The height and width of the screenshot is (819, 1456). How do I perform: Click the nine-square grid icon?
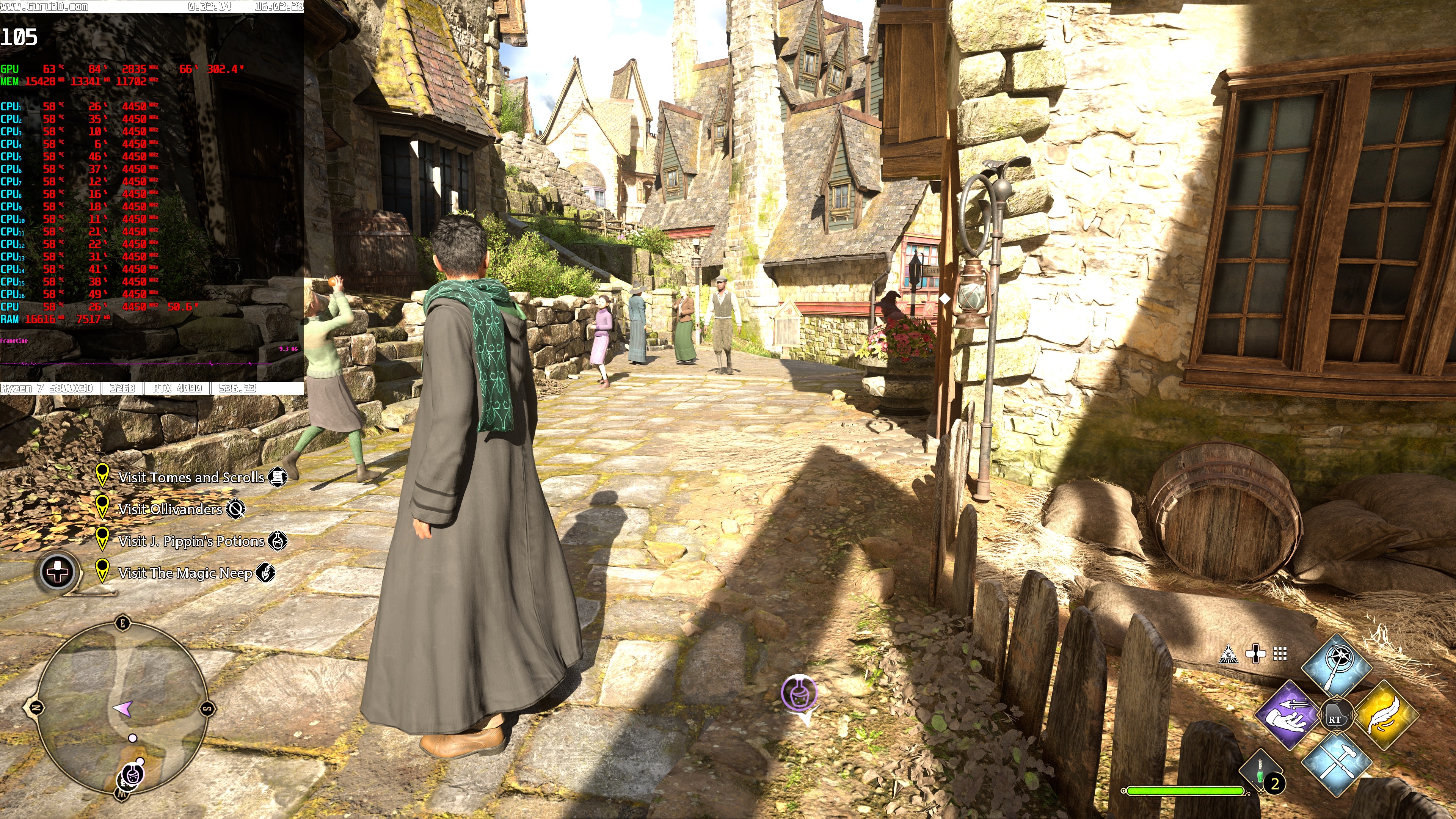click(x=1280, y=654)
